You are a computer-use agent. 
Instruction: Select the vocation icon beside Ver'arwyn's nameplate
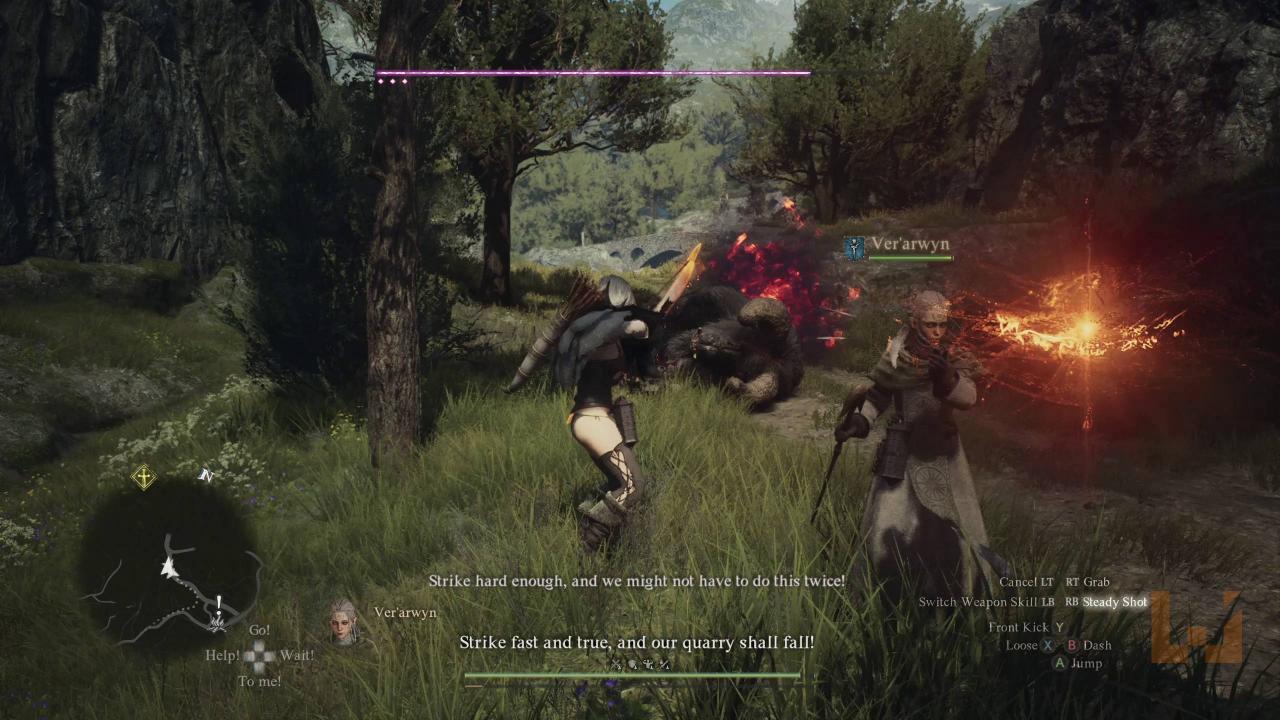(x=854, y=248)
